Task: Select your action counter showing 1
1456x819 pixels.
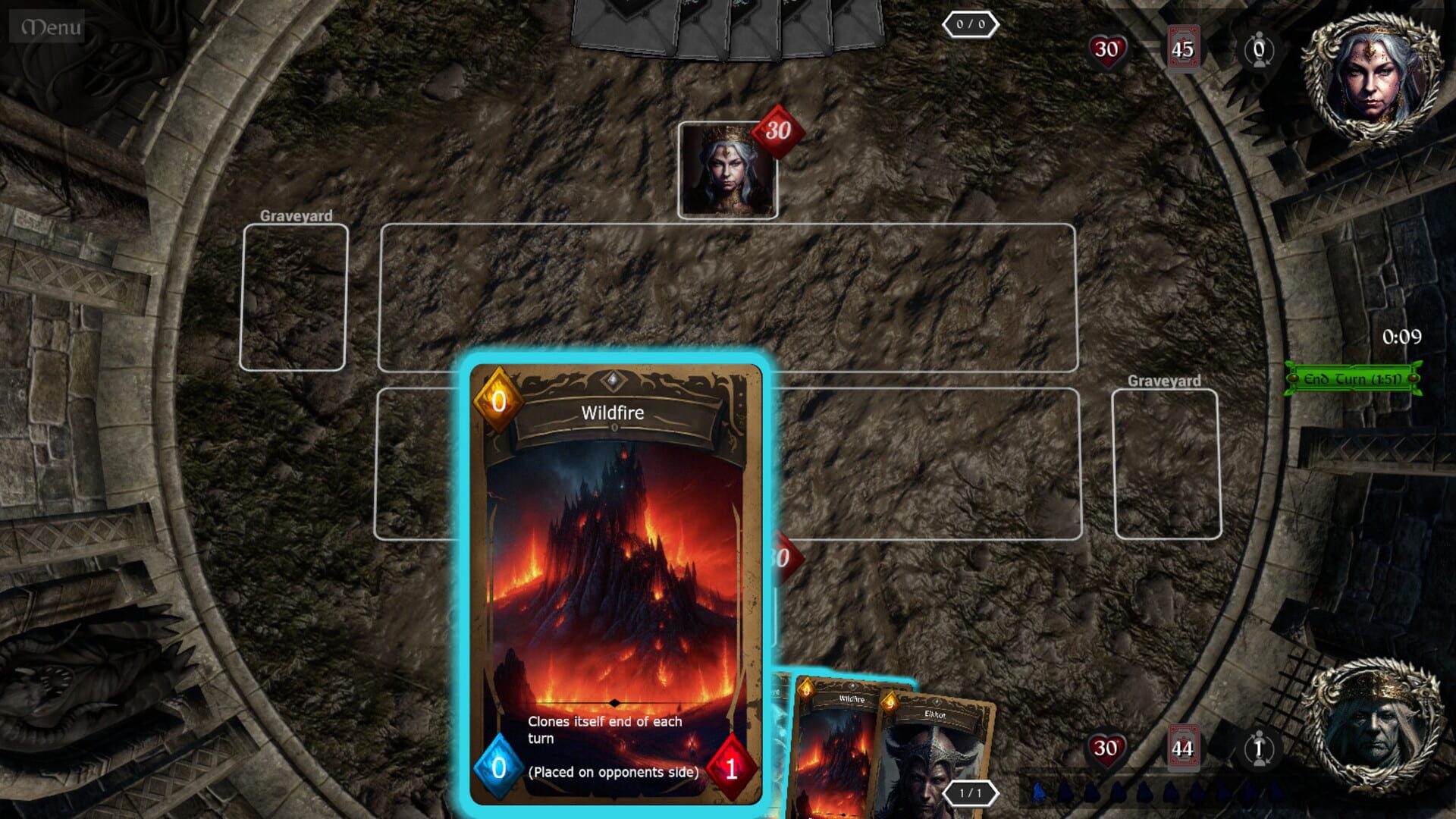Action: click(1258, 749)
